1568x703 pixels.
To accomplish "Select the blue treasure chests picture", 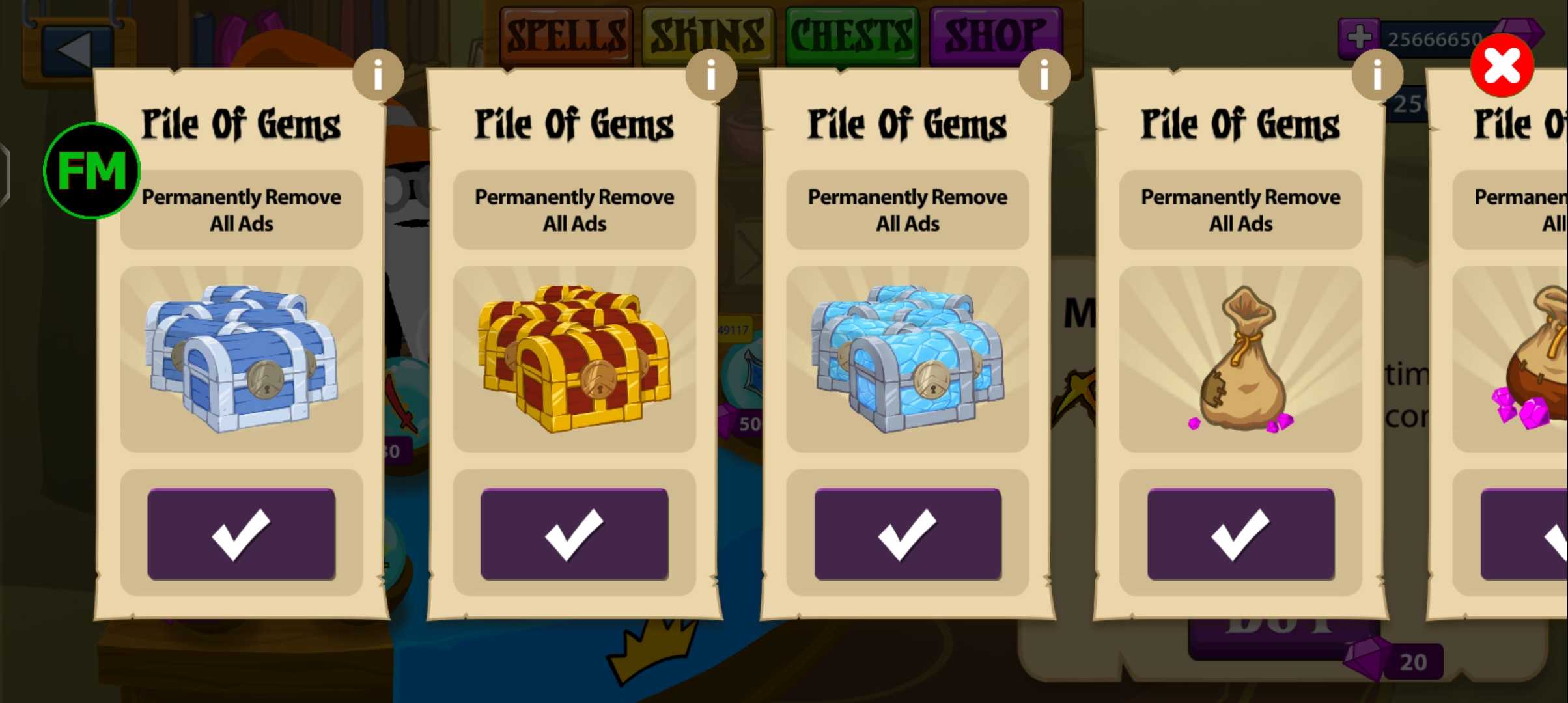I will pos(241,358).
